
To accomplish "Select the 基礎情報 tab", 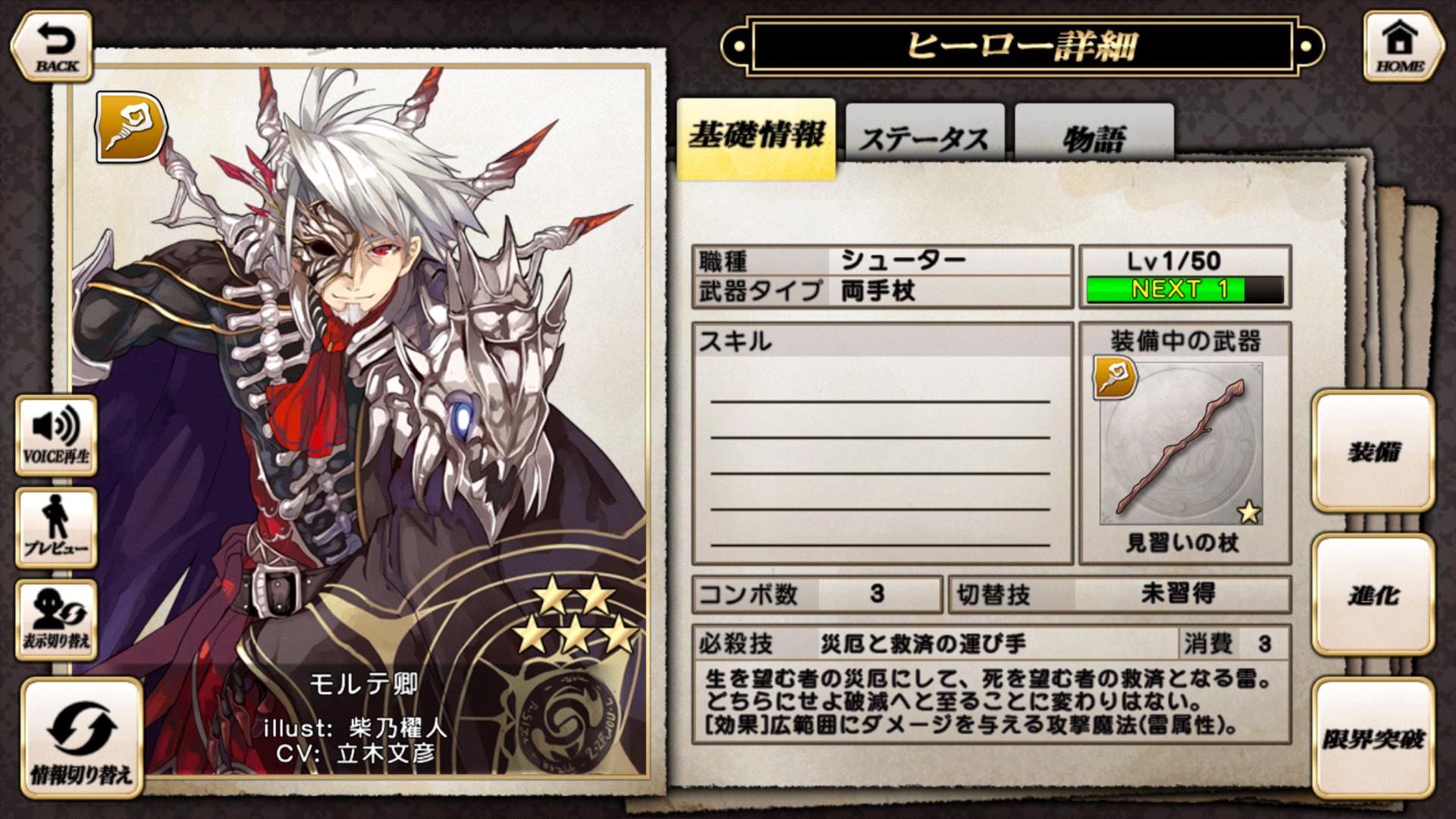I will click(x=756, y=136).
